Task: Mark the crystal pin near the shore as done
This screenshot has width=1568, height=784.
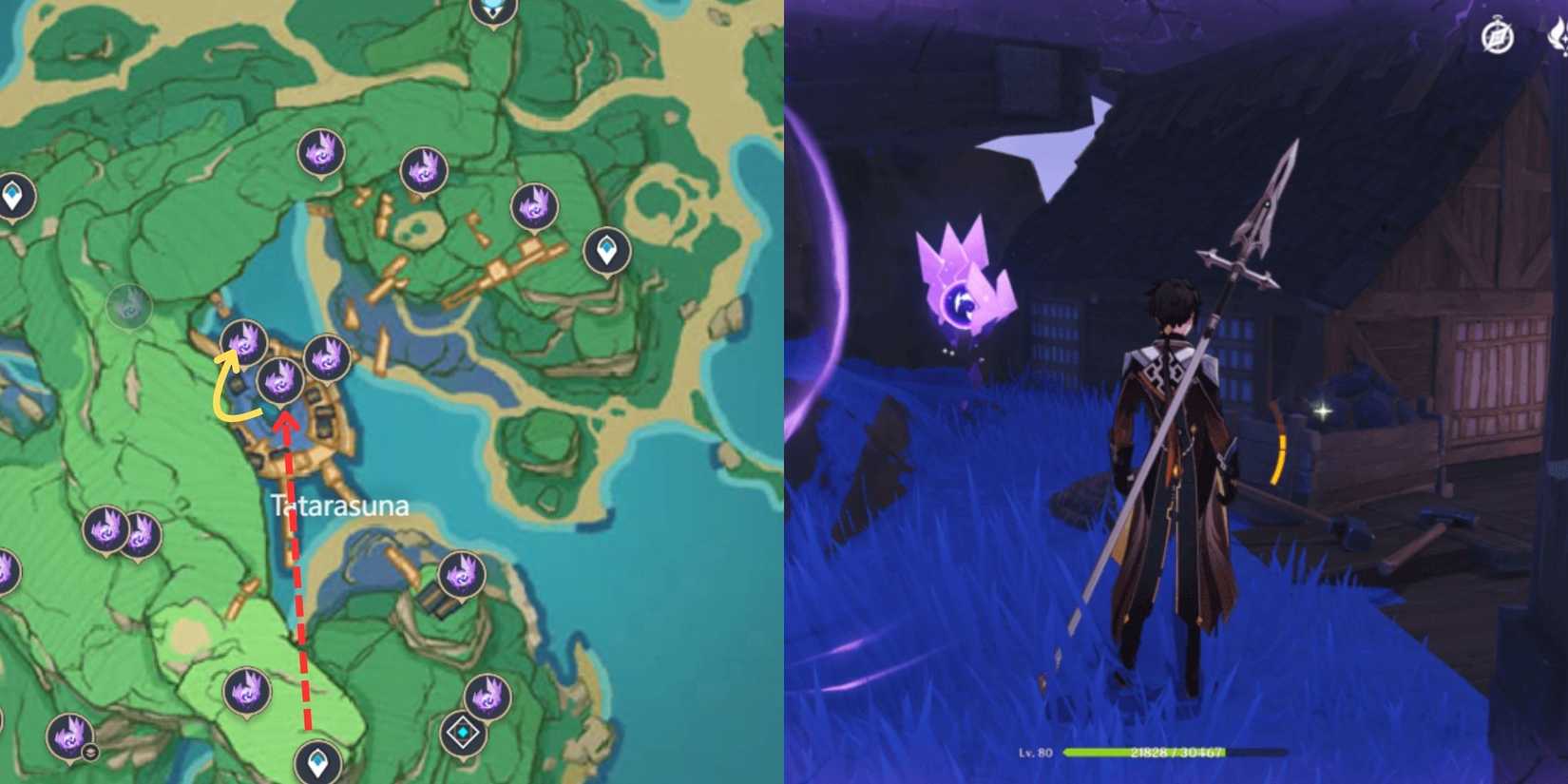Action: click(489, 694)
